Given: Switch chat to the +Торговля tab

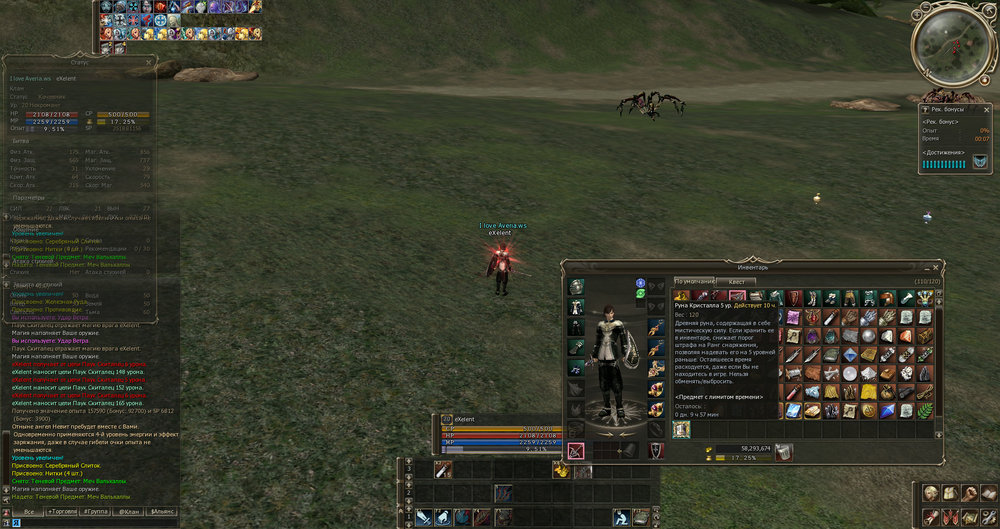Looking at the screenshot, I should click(x=64, y=511).
